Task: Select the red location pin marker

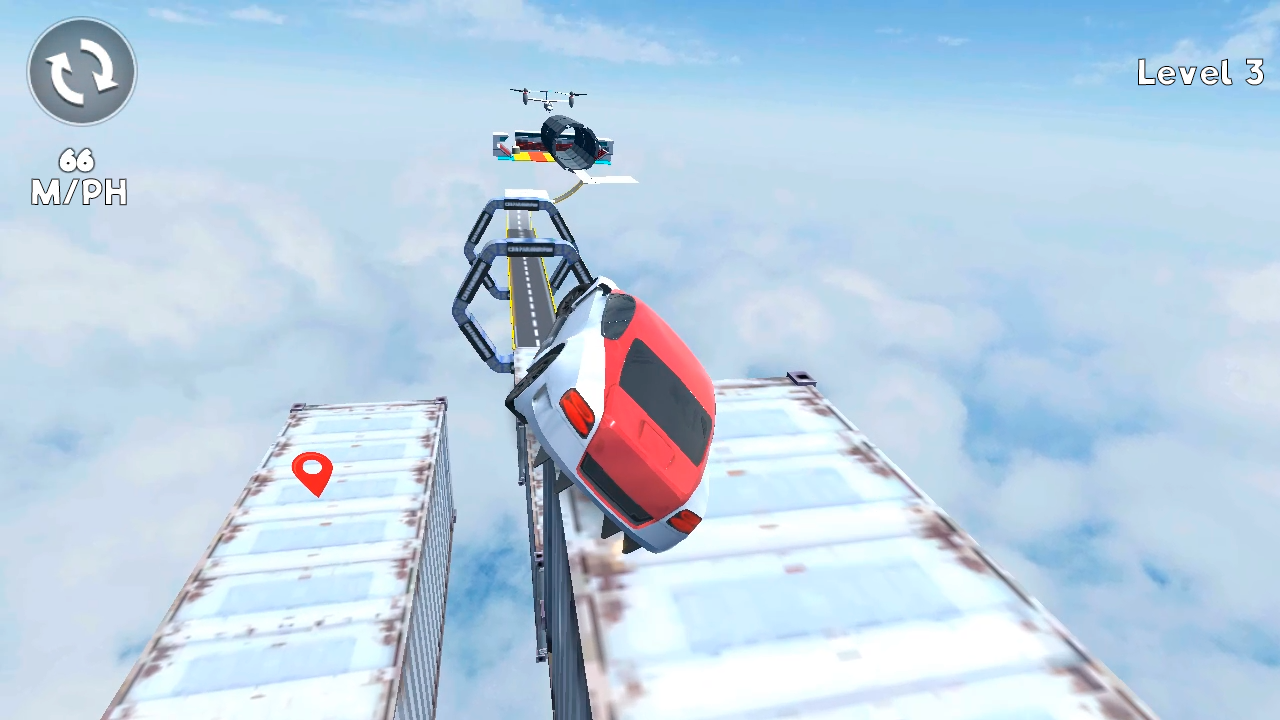Action: coord(314,473)
